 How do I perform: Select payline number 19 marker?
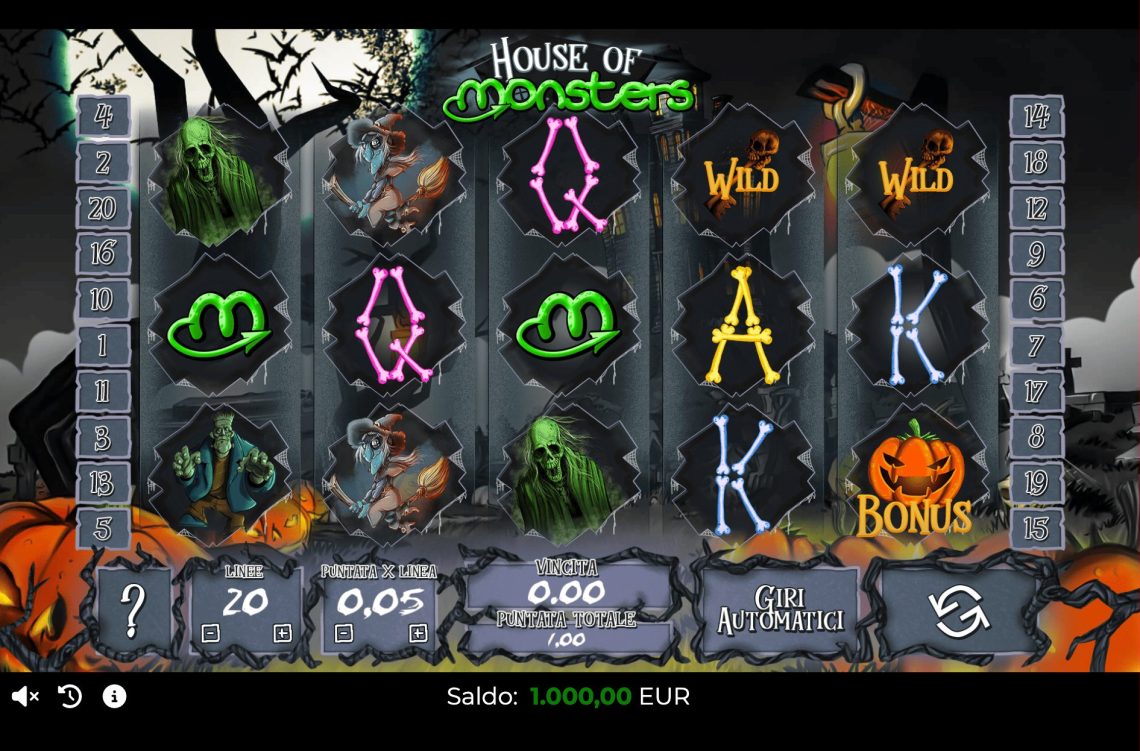click(x=1036, y=484)
